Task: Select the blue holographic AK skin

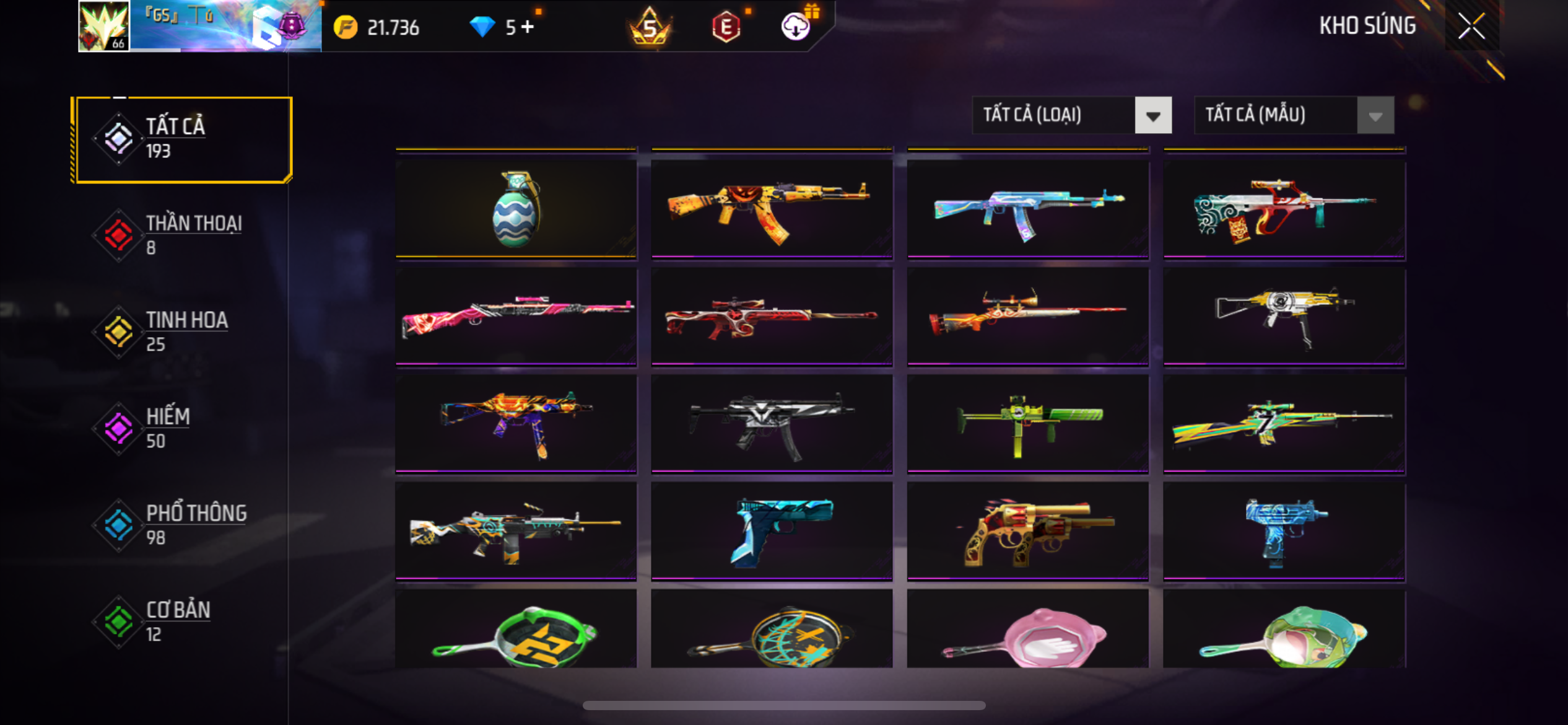Action: [x=1028, y=209]
